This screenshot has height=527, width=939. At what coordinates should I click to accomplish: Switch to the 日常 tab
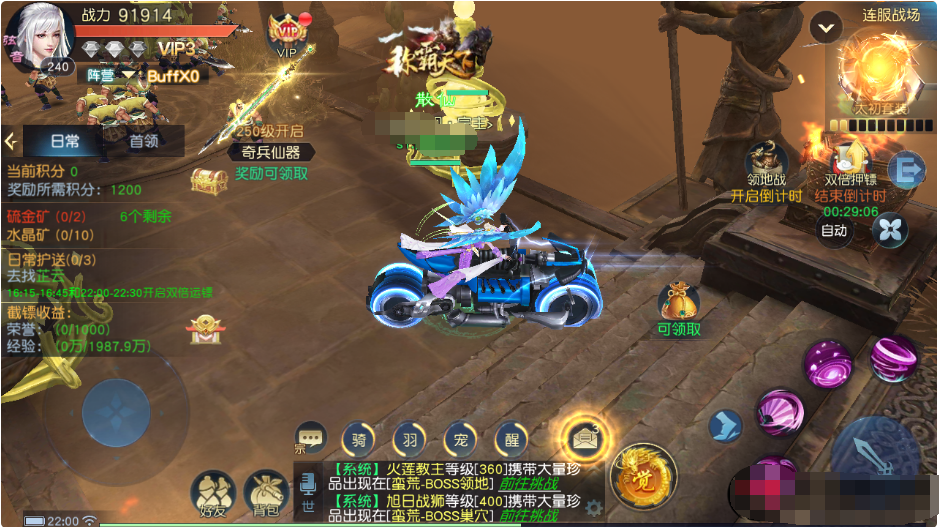[x=65, y=141]
